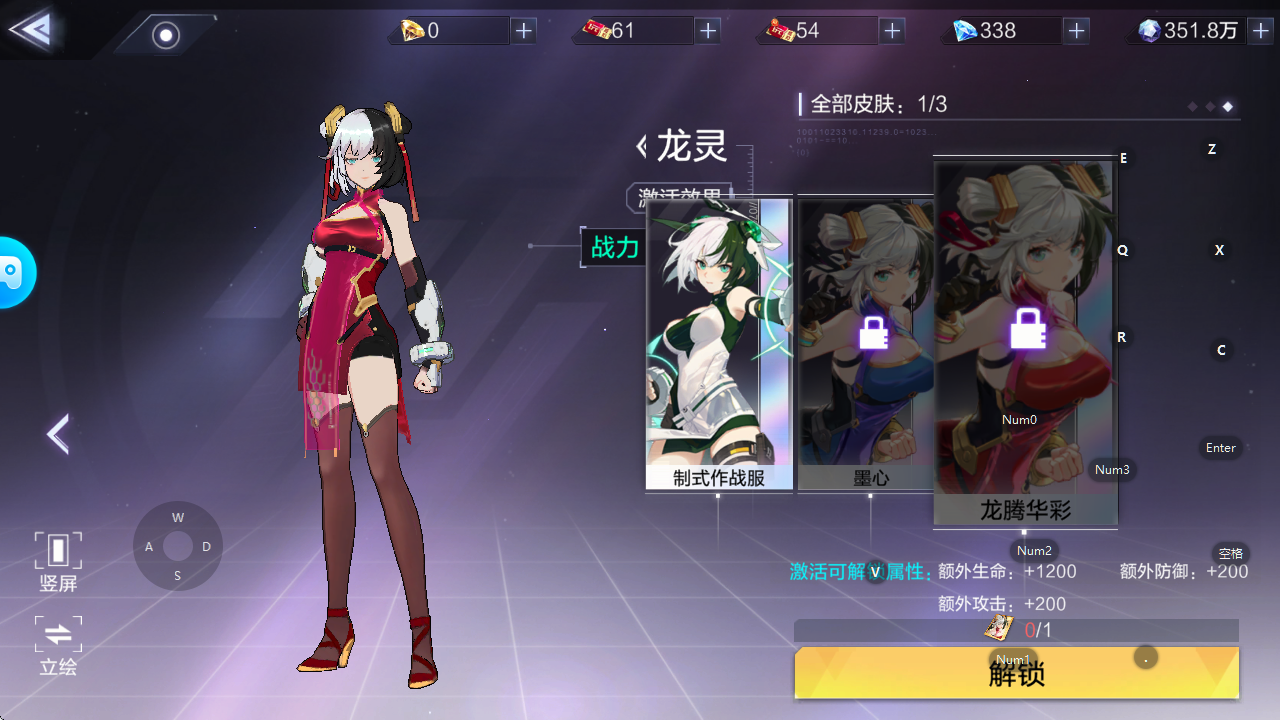This screenshot has width=1280, height=720.
Task: Toggle 竖屏 vertical screen mode
Action: [57, 560]
